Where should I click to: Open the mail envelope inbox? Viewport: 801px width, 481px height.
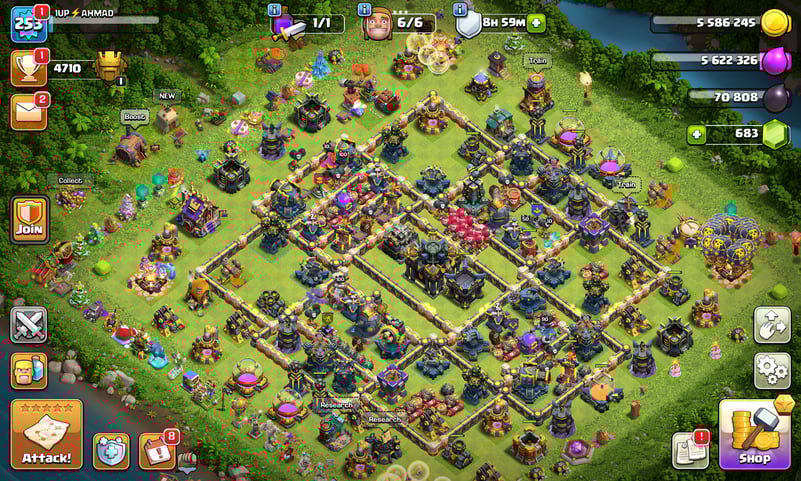[x=28, y=111]
